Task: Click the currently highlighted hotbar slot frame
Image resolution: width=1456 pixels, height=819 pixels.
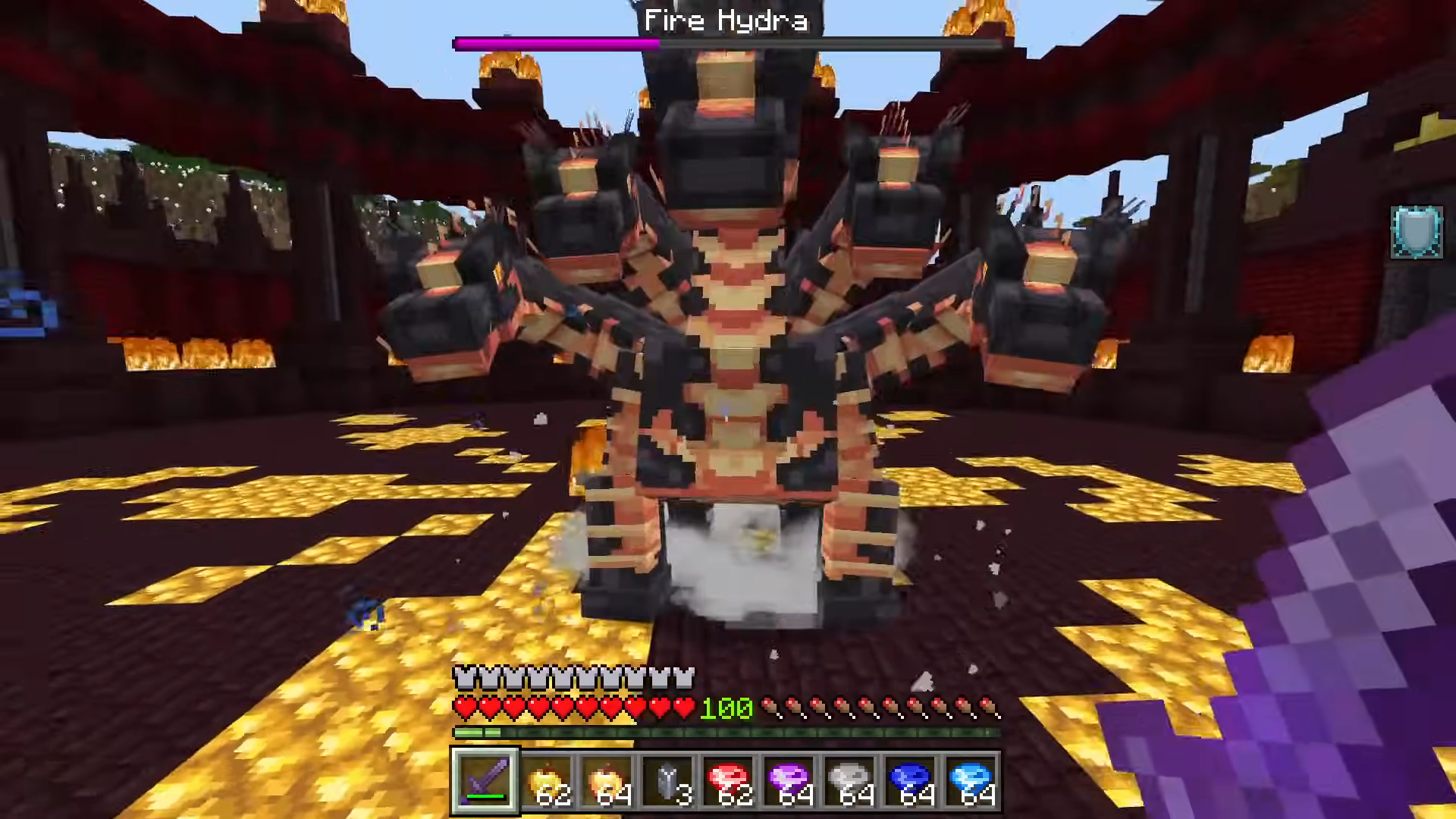Action: click(x=485, y=780)
